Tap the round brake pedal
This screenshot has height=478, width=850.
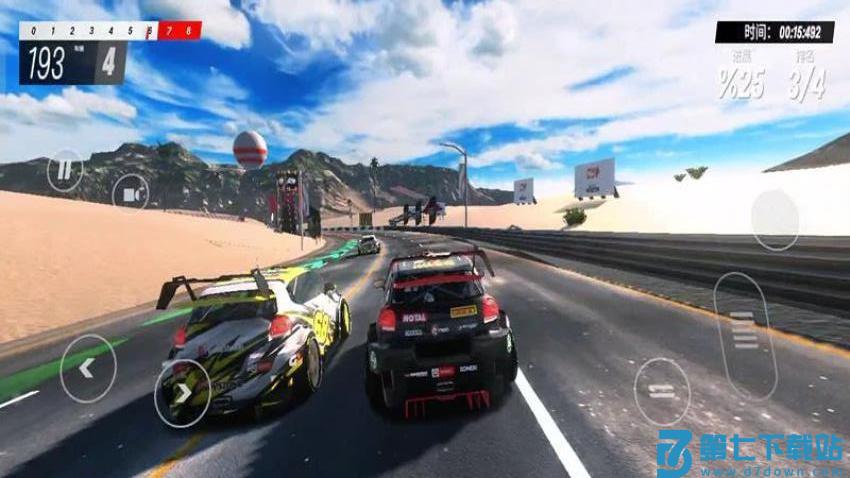661,391
